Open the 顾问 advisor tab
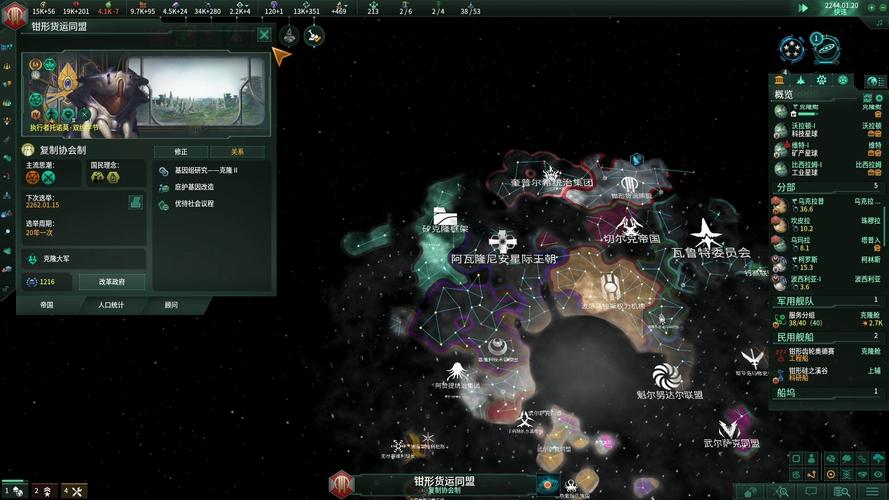889x500 pixels. click(x=171, y=304)
